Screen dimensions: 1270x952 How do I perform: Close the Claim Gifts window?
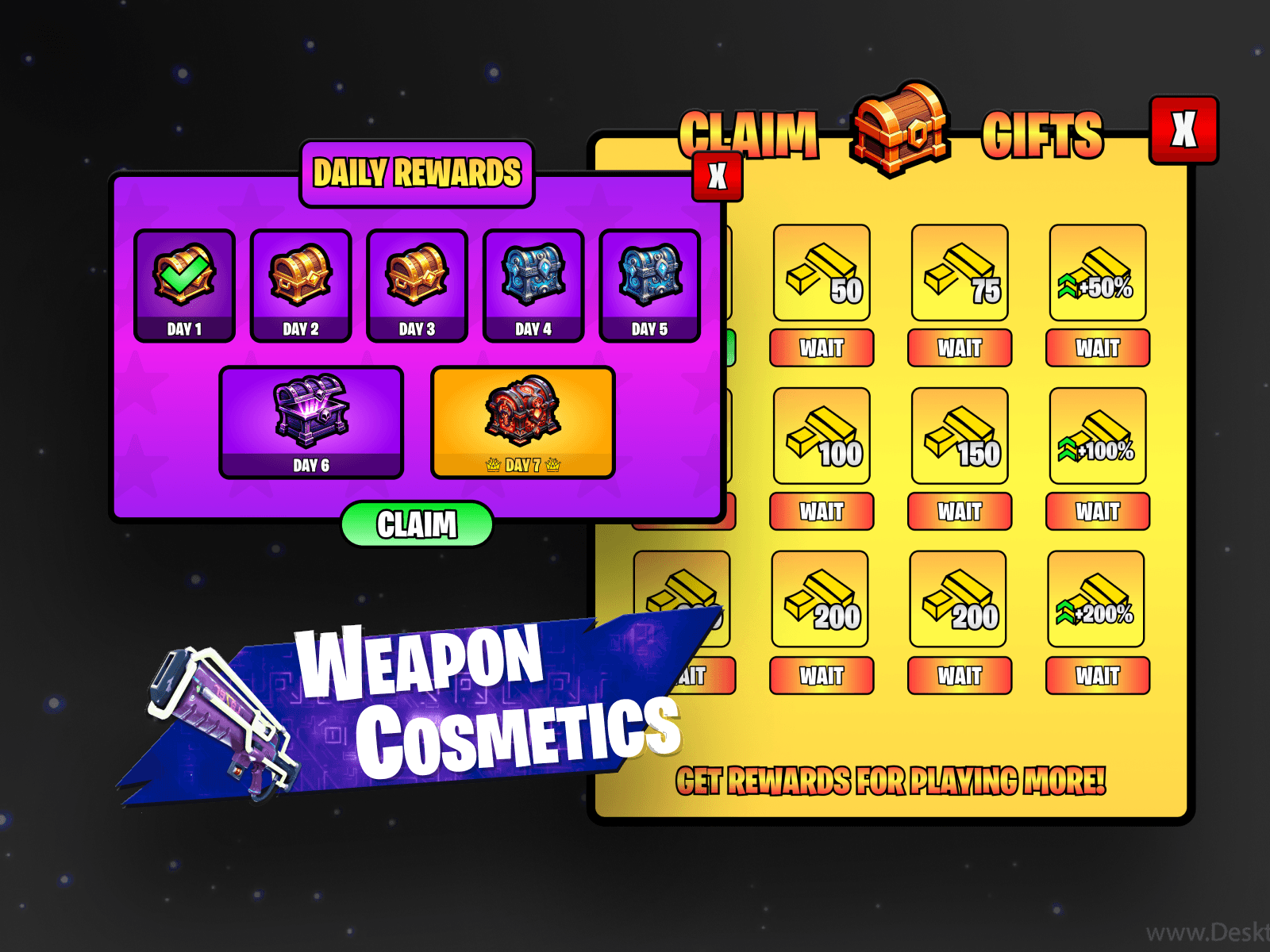click(1183, 130)
